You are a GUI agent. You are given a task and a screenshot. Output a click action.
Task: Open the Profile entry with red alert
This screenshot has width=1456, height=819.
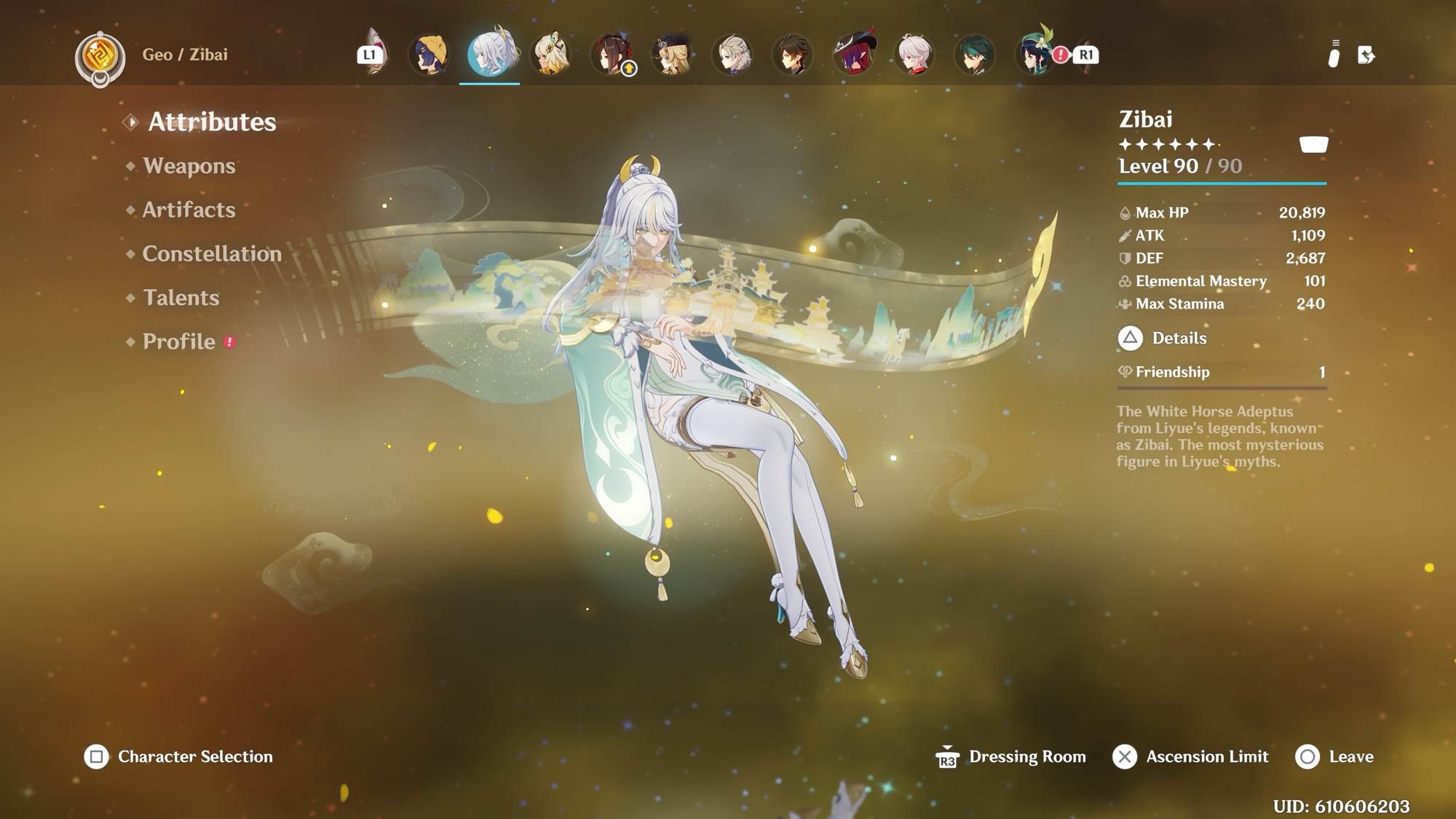pyautogui.click(x=179, y=341)
